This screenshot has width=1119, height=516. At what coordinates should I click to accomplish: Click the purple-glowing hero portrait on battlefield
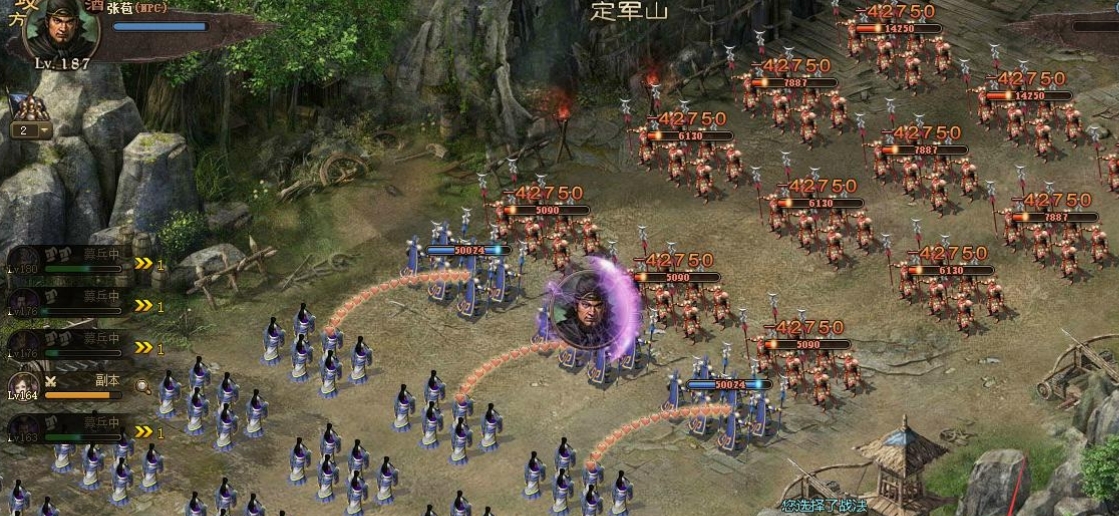click(583, 310)
